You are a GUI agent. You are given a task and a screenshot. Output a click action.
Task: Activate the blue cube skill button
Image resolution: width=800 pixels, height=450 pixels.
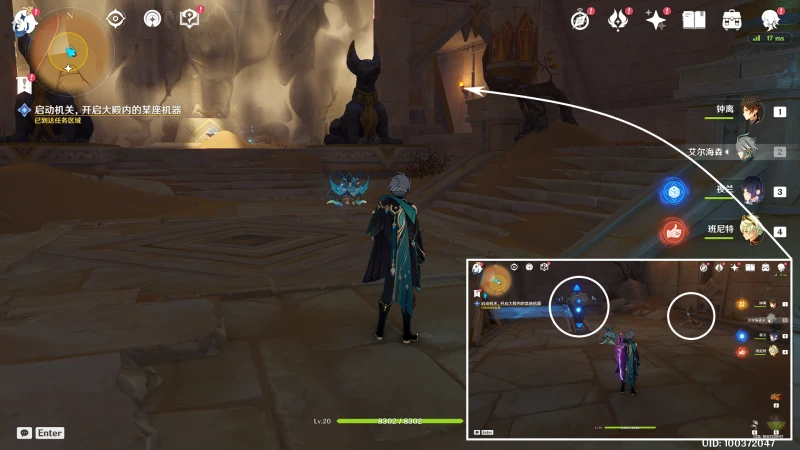[673, 191]
